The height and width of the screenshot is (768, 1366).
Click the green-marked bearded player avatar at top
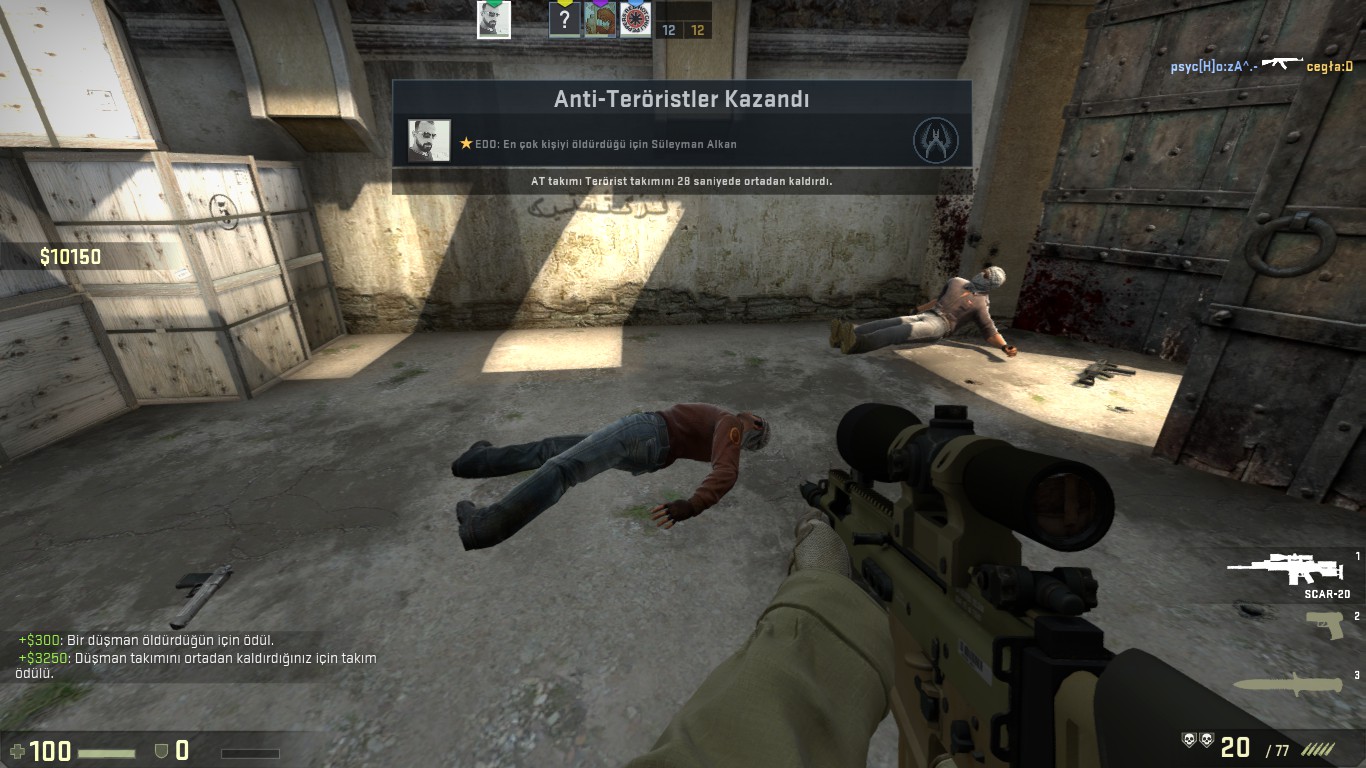click(494, 20)
